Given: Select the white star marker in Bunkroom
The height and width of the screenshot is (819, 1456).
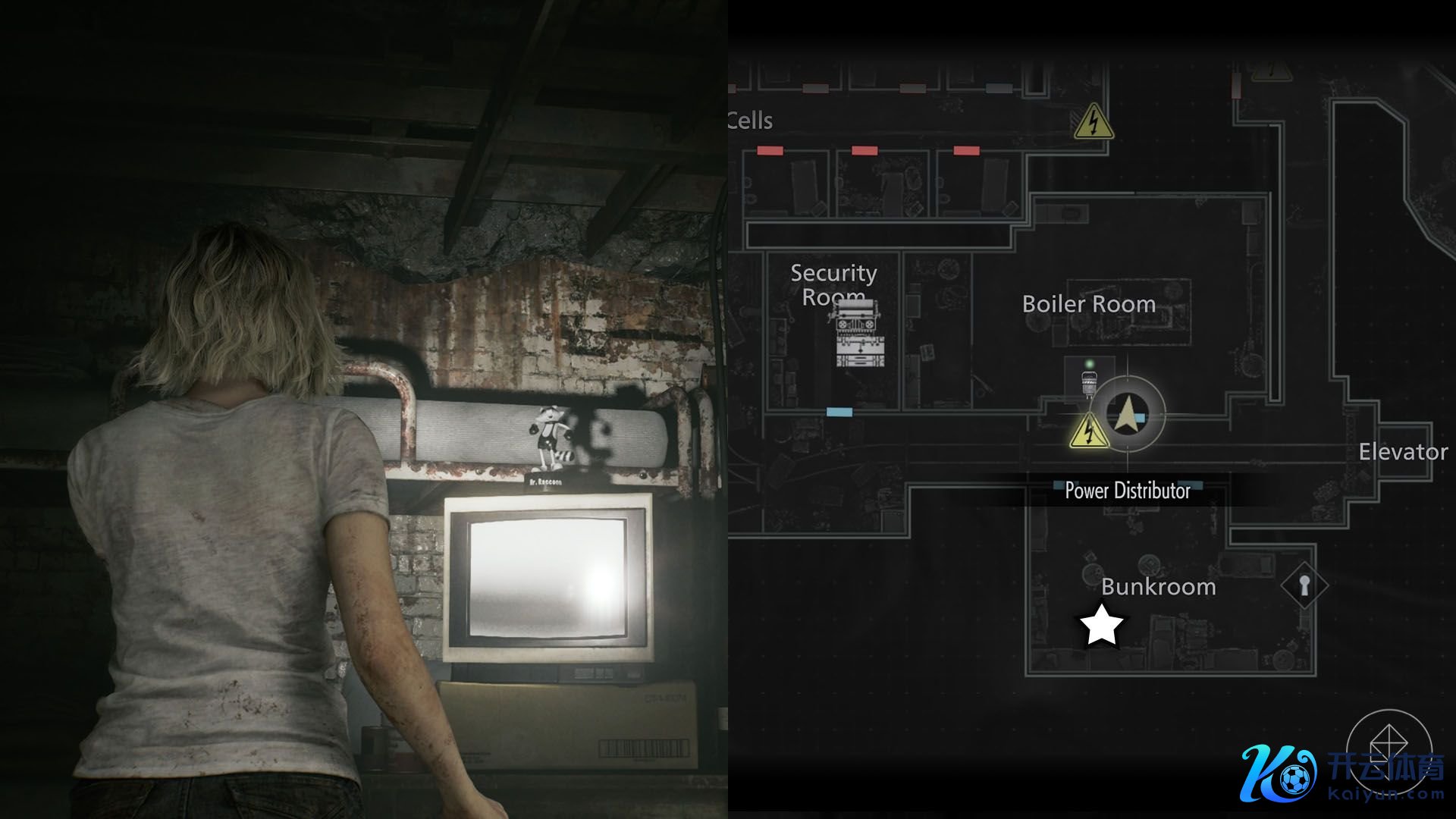Looking at the screenshot, I should coord(1101,626).
